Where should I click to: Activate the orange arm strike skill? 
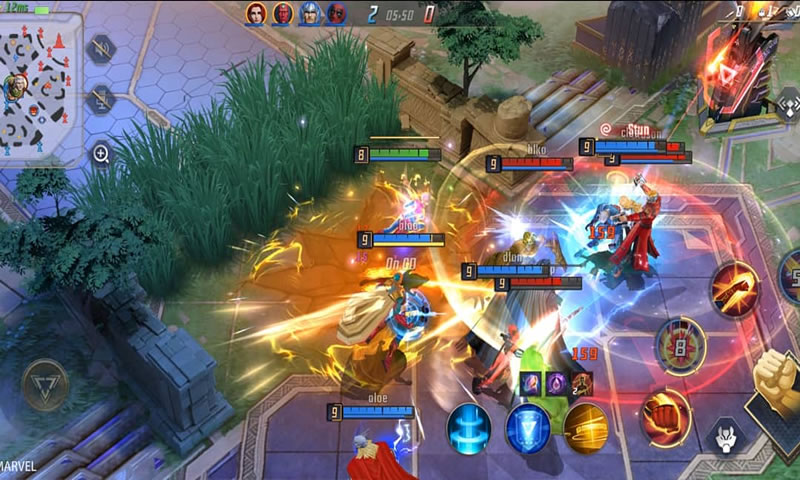(x=735, y=290)
